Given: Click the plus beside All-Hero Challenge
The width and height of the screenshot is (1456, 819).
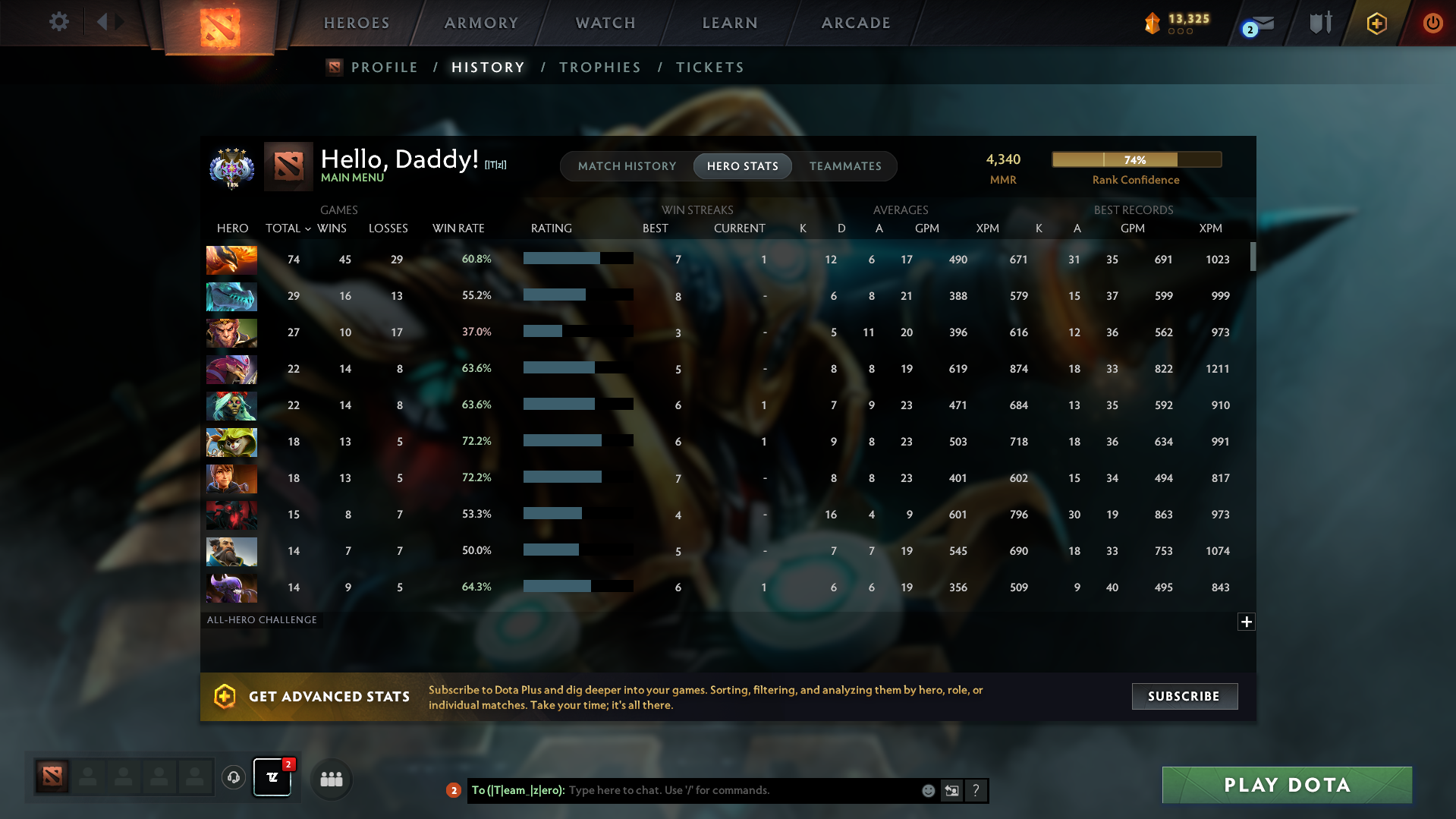Looking at the screenshot, I should pyautogui.click(x=1246, y=622).
